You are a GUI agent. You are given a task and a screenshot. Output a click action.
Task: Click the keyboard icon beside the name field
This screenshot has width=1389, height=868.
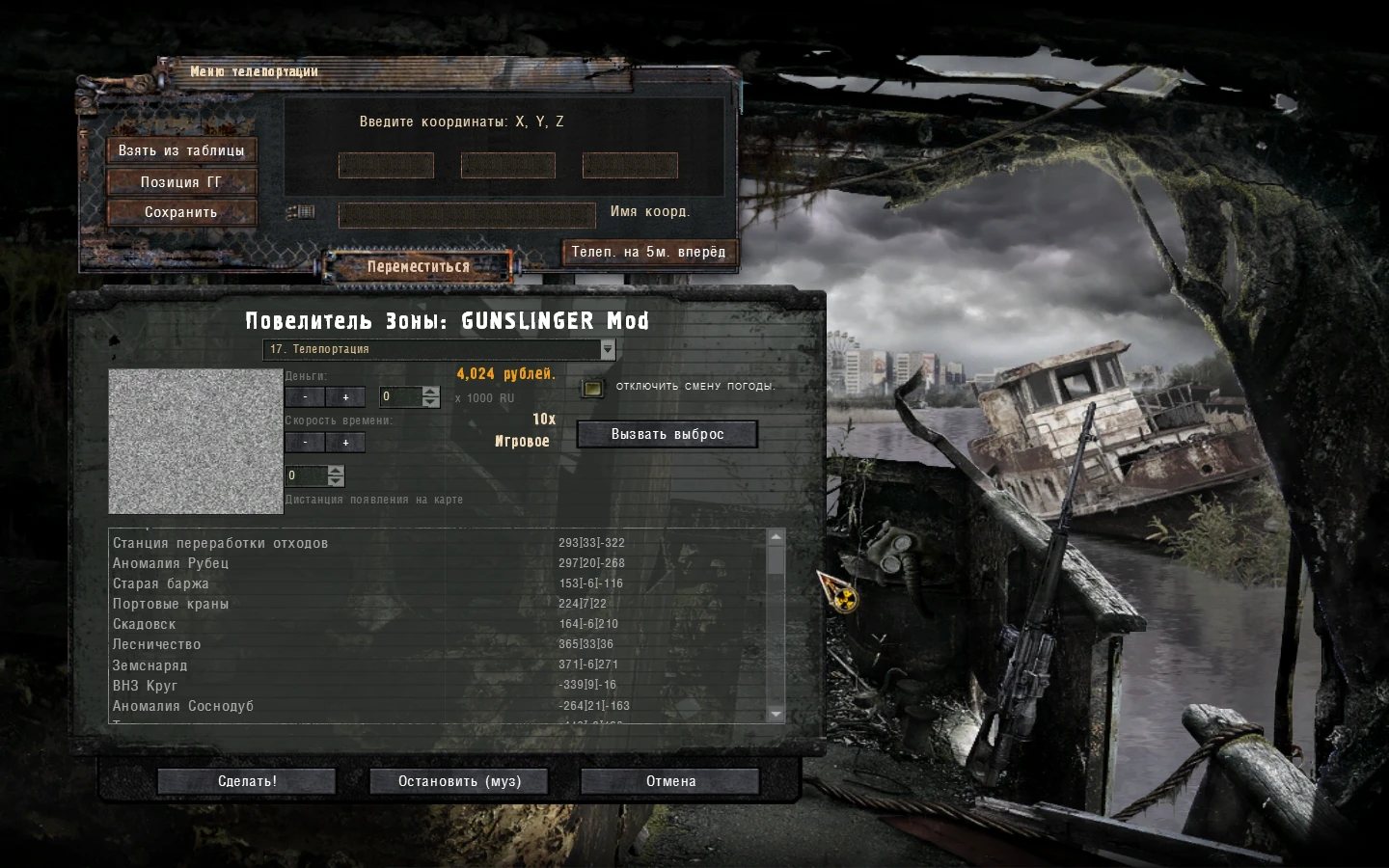[301, 211]
